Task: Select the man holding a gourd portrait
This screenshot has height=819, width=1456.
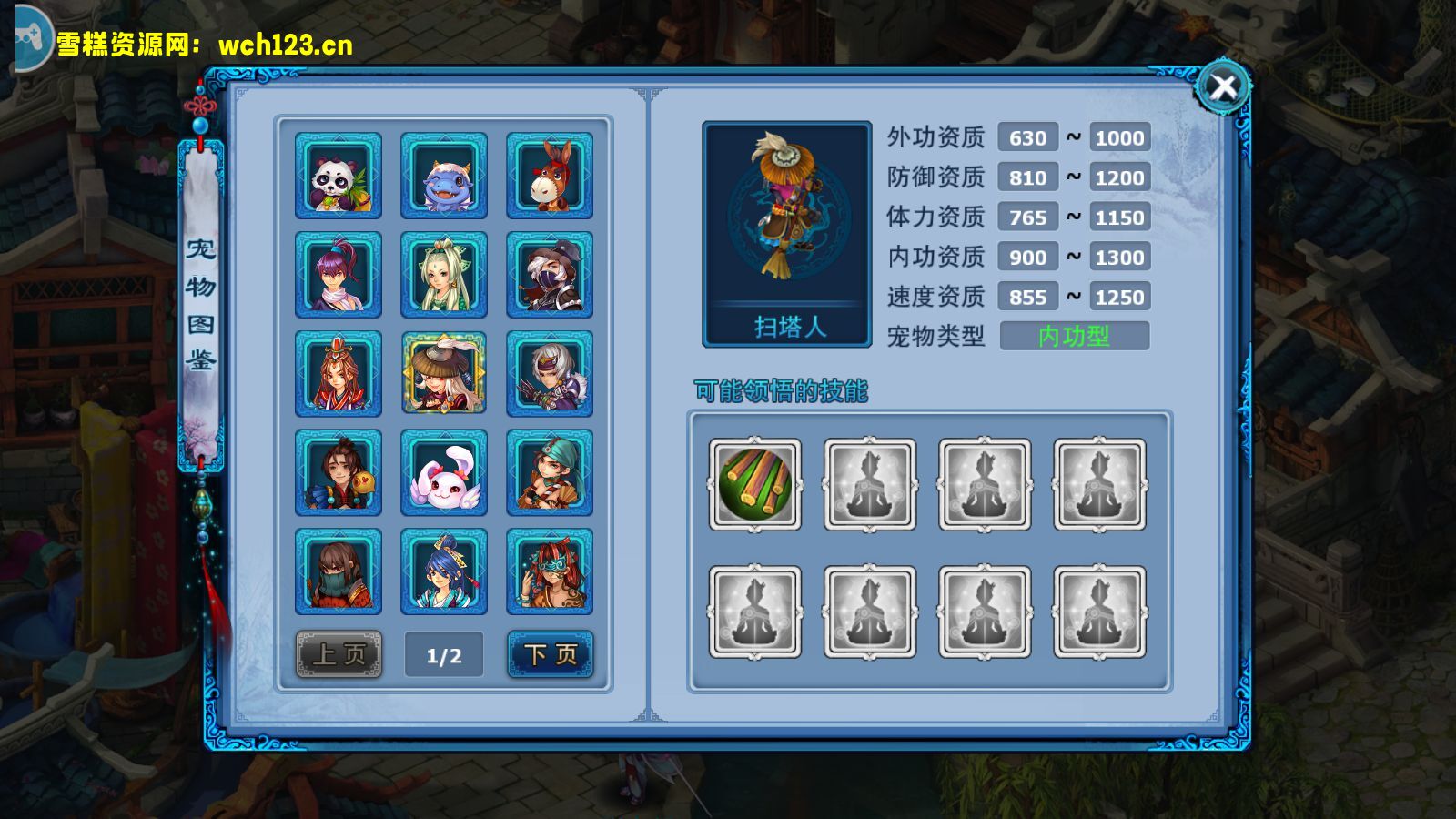Action: [339, 473]
